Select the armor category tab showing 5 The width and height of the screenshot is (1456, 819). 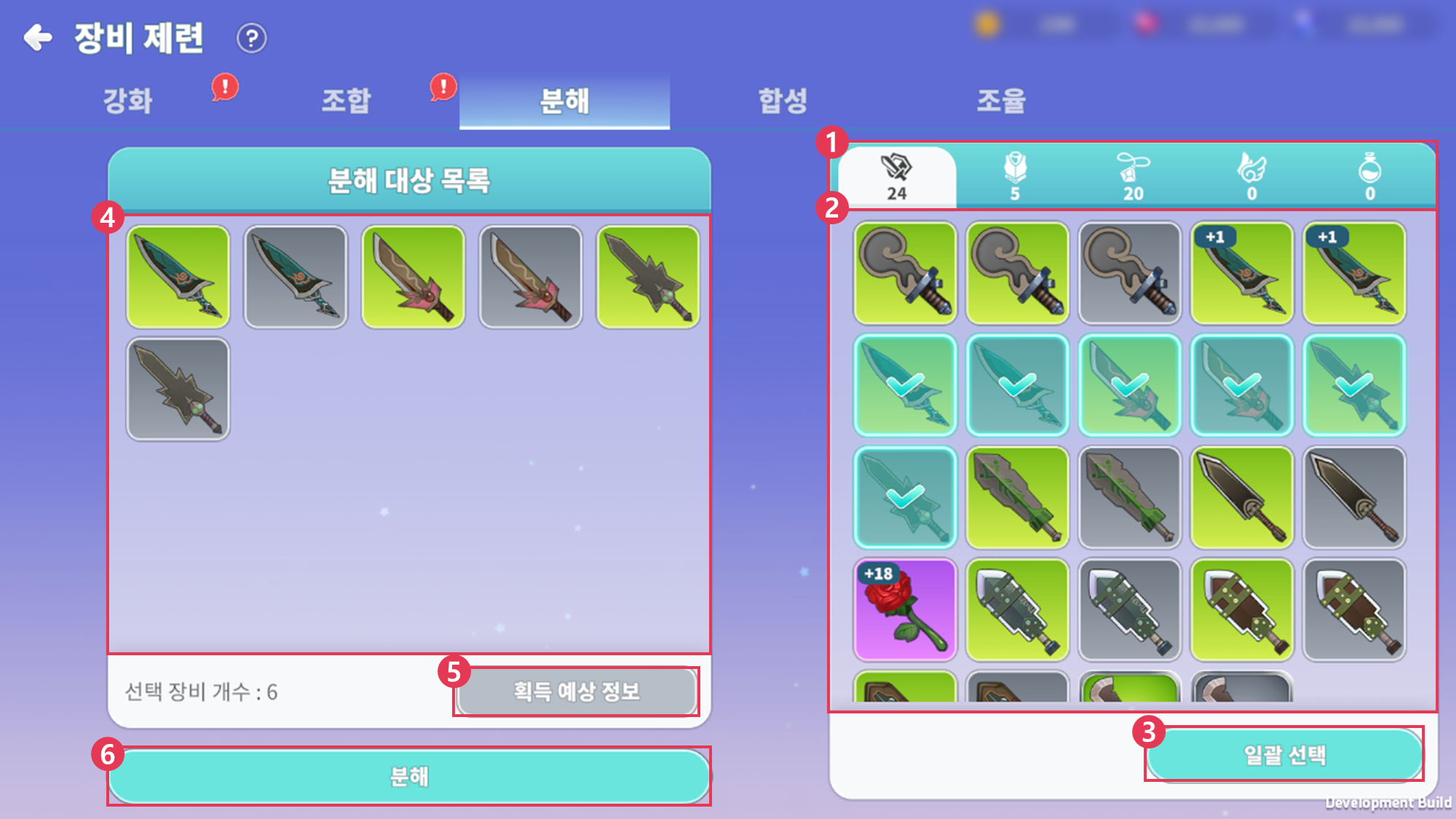pos(1015,177)
